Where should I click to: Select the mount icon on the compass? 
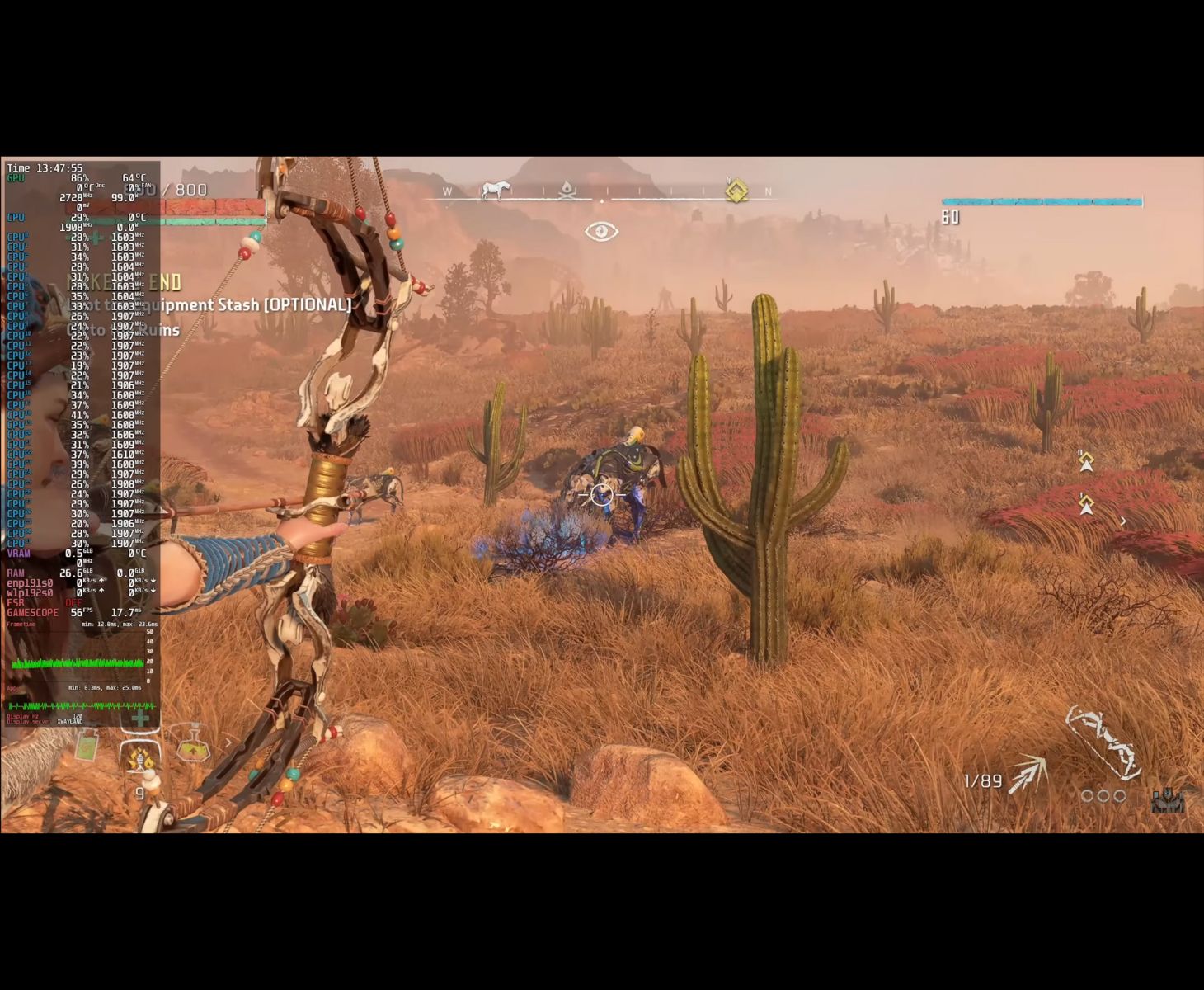click(x=495, y=191)
